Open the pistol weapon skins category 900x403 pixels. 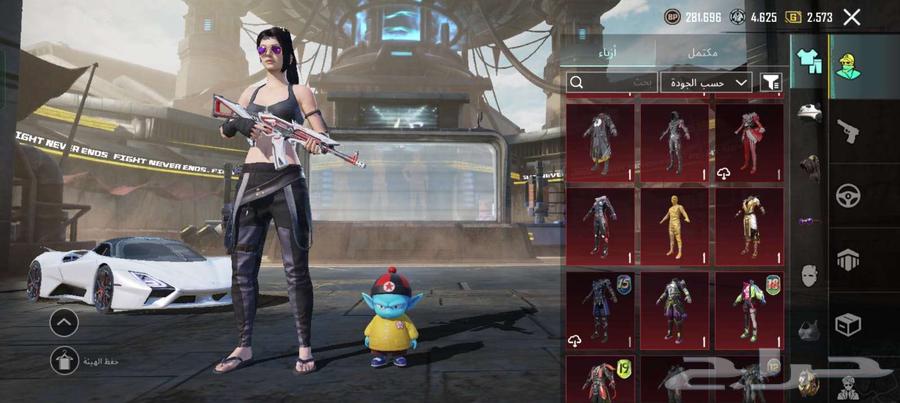click(x=849, y=130)
